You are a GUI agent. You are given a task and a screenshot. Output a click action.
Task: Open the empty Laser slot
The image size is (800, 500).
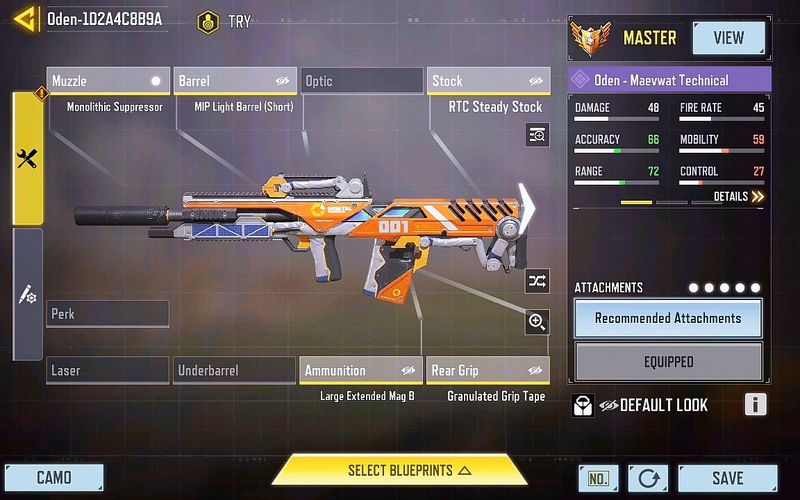click(108, 370)
